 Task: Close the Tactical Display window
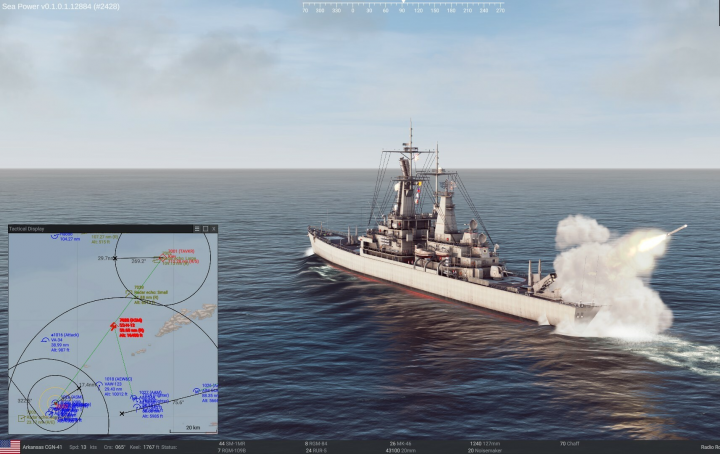[x=213, y=229]
